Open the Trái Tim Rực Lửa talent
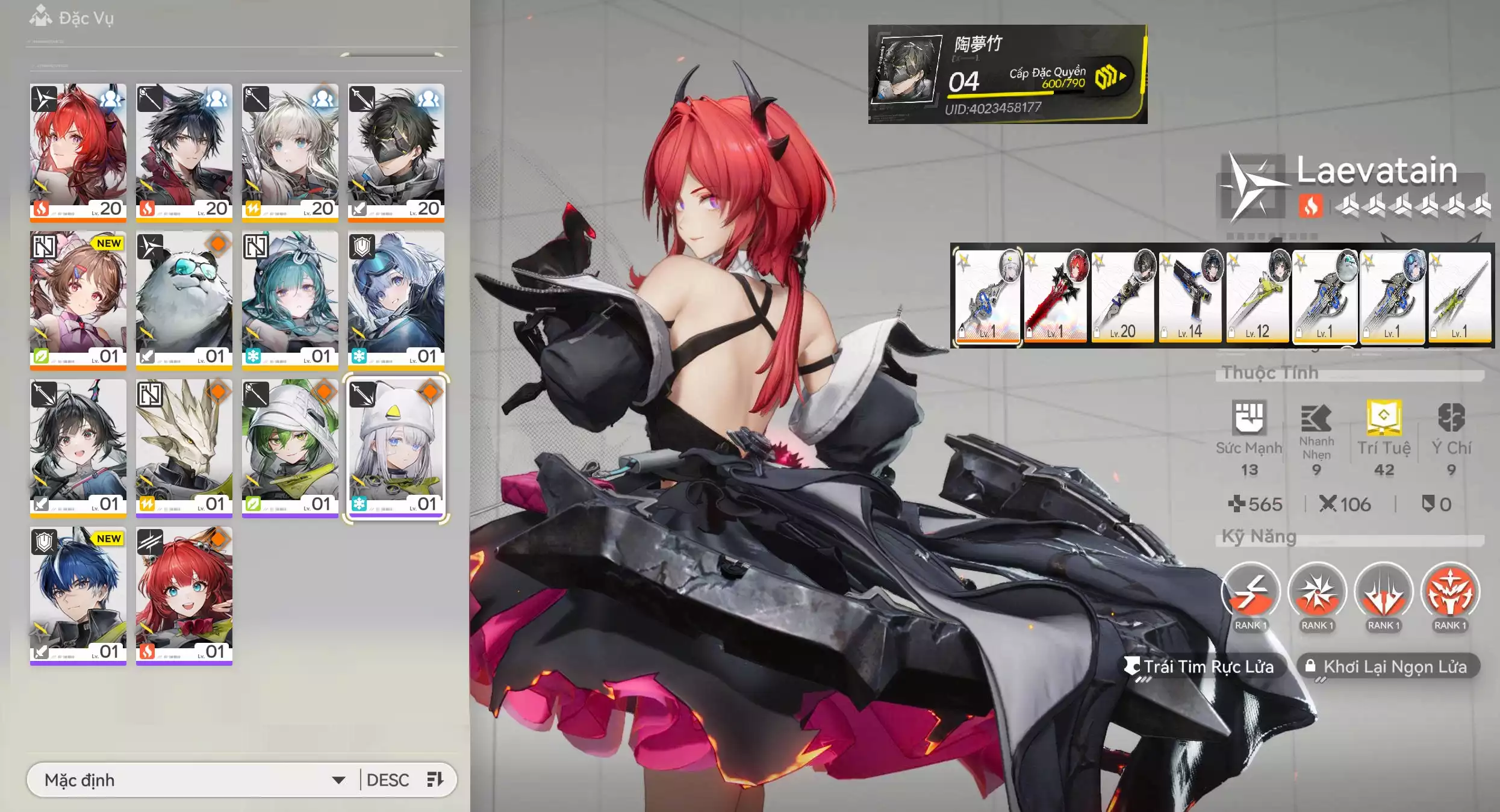The width and height of the screenshot is (1500, 812). [x=1201, y=667]
